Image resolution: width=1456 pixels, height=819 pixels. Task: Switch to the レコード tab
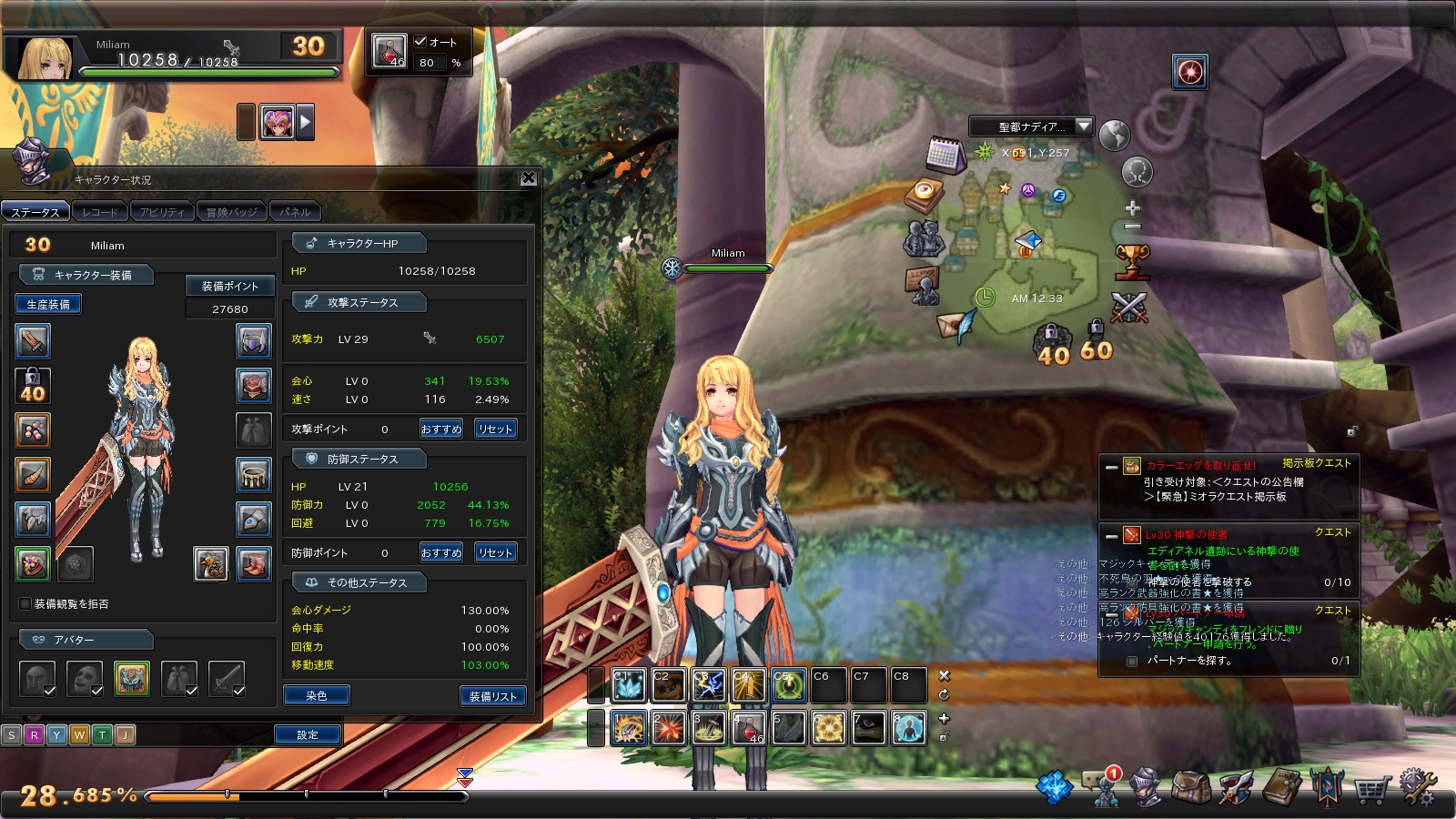click(100, 212)
